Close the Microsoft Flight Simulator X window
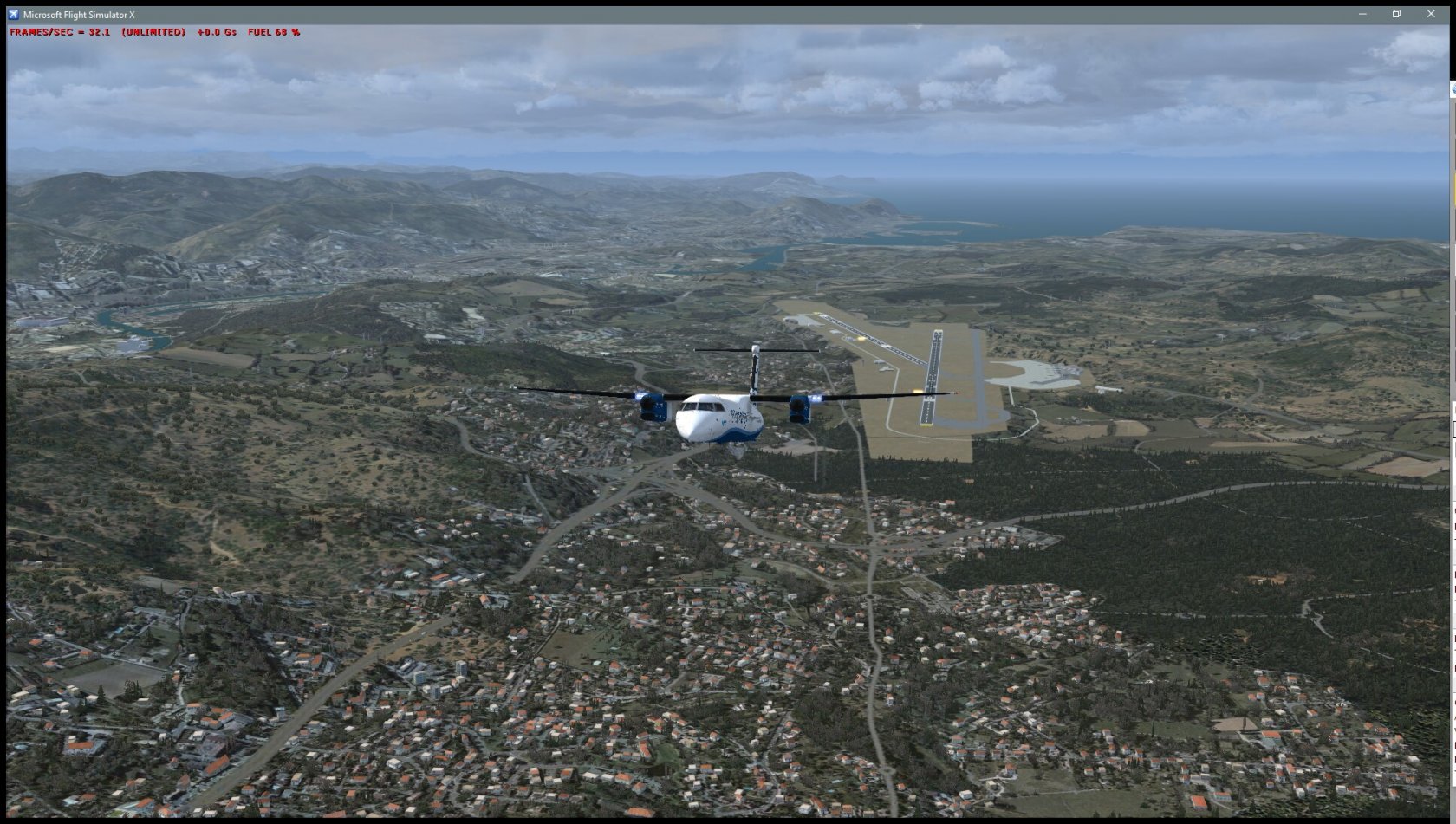The width and height of the screenshot is (1456, 824). coord(1430,14)
